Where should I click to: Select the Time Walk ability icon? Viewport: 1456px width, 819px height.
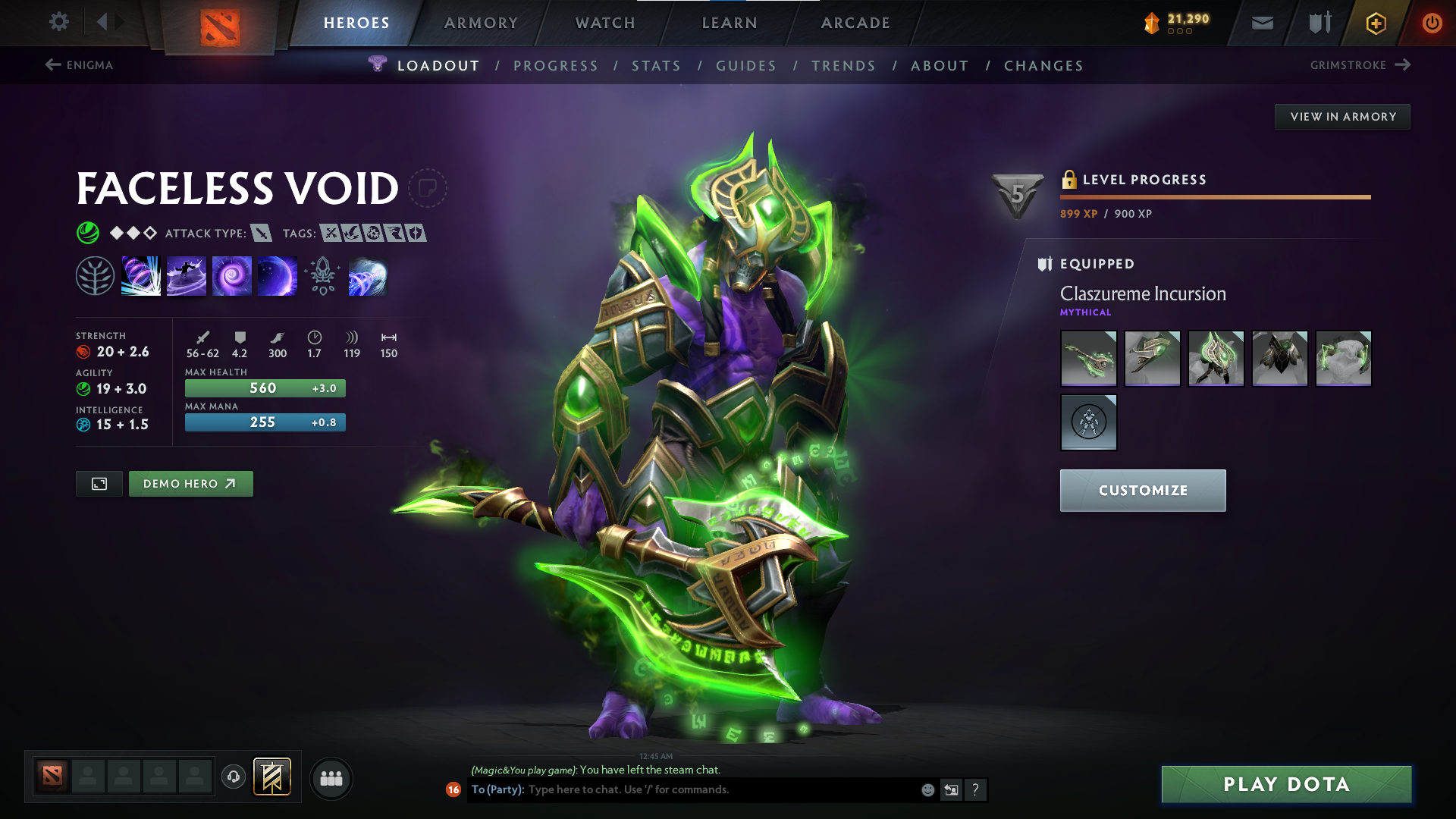pyautogui.click(x=141, y=275)
